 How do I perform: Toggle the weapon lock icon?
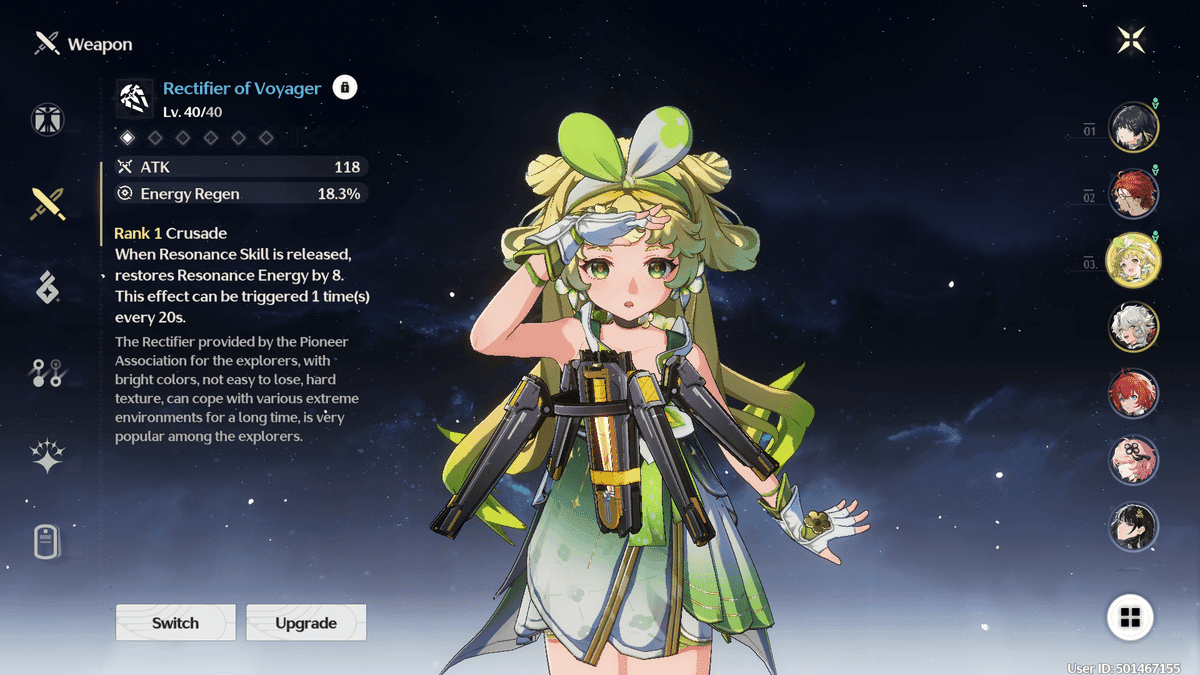[345, 88]
